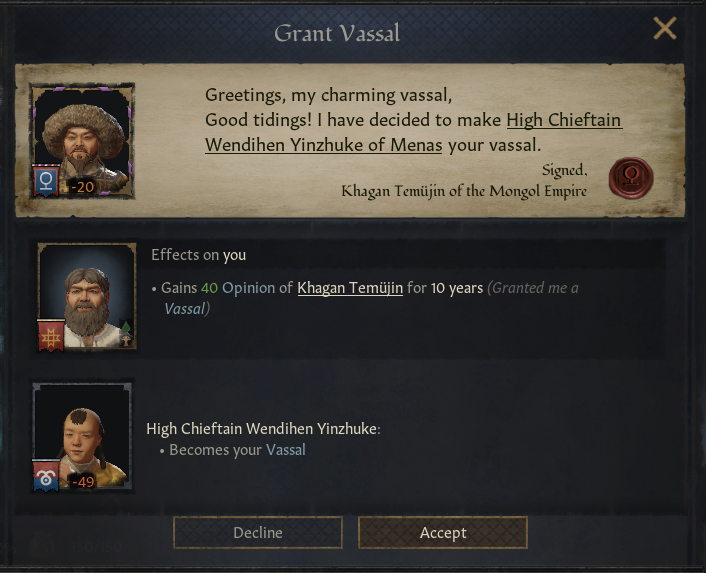The image size is (706, 573).
Task: Follow the Khagan Temüjin link in effects
Action: (350, 288)
